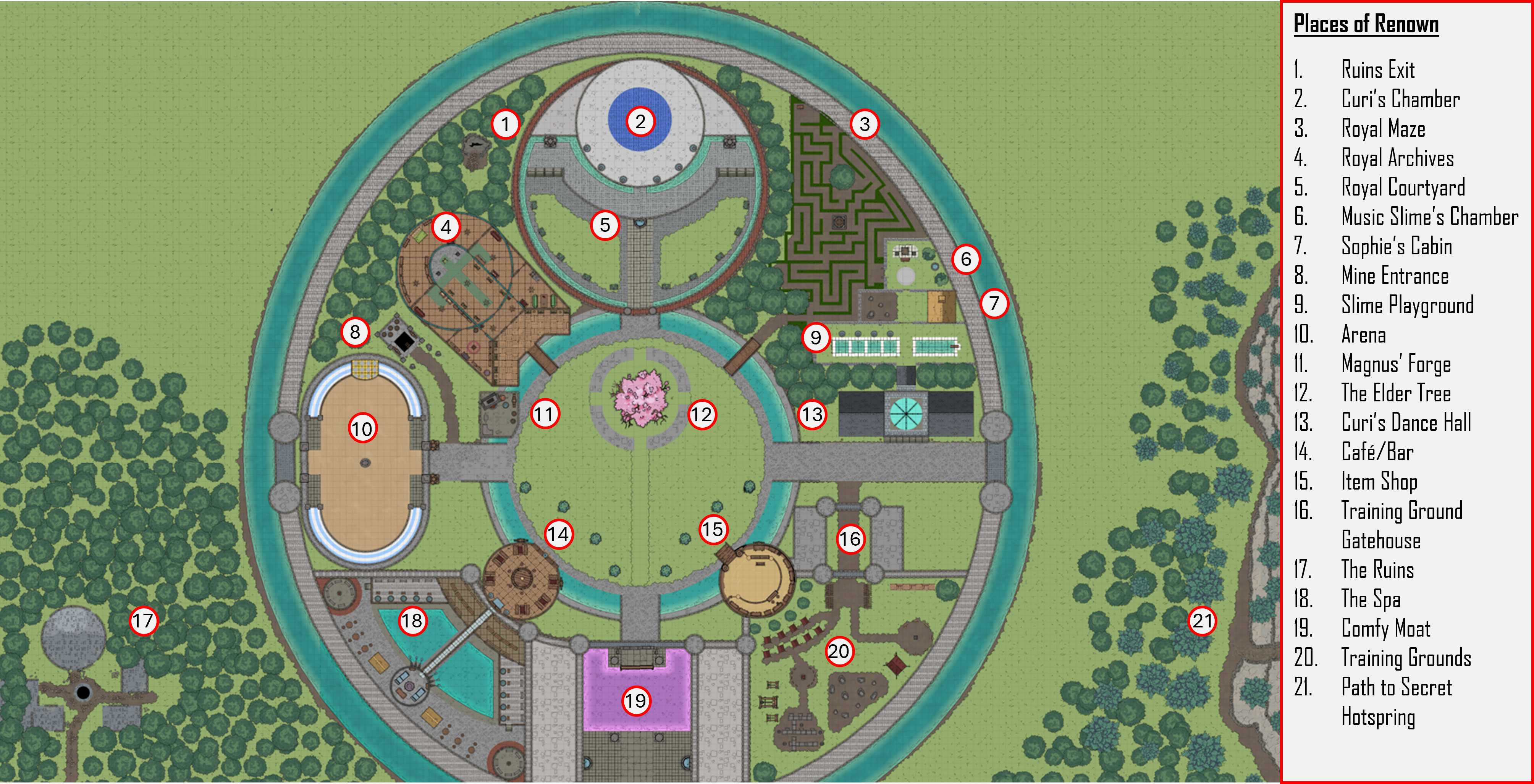Select map marker number 2 on the blue circle
Viewport: 1534px width, 784px height.
(x=640, y=122)
